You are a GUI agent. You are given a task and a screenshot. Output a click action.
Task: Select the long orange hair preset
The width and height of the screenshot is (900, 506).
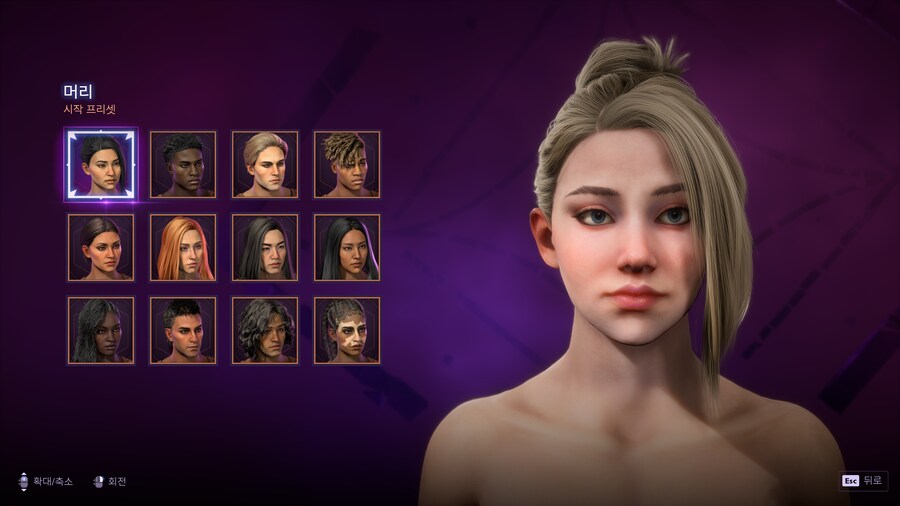pos(183,247)
